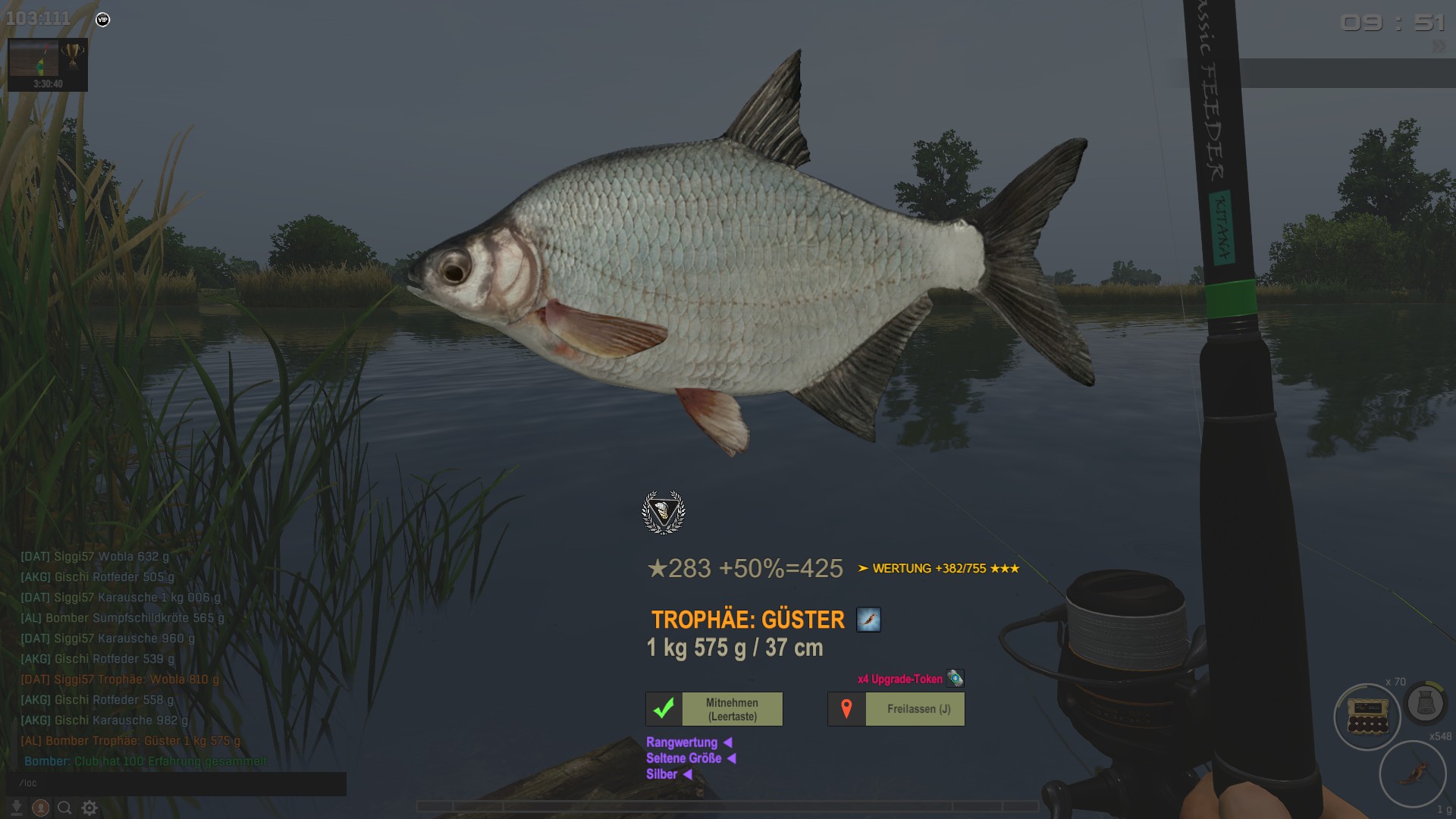Click the fish achievement laurel badge
Screen dimensions: 1456x819
(x=664, y=513)
